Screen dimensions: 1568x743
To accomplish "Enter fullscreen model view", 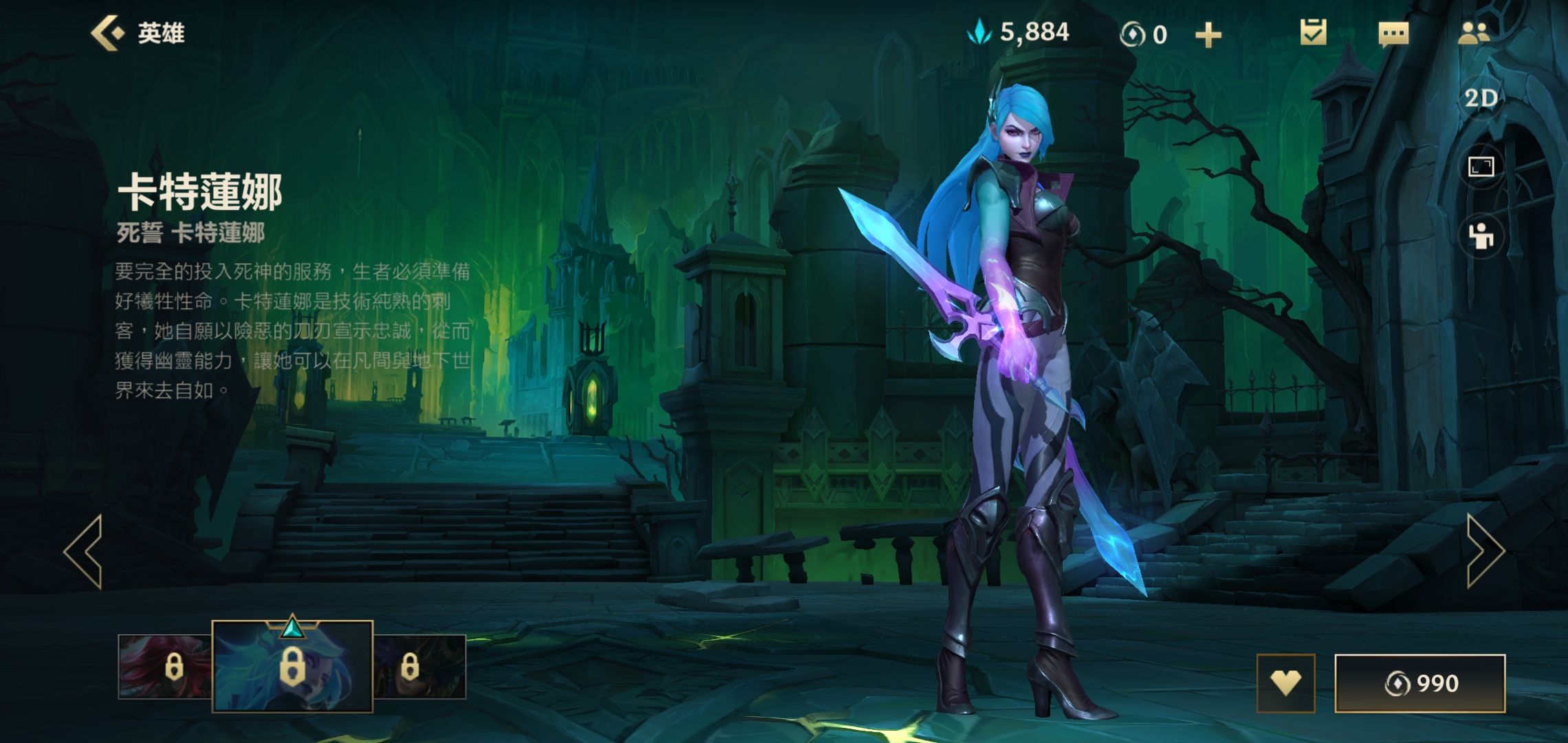I will 1481,166.
